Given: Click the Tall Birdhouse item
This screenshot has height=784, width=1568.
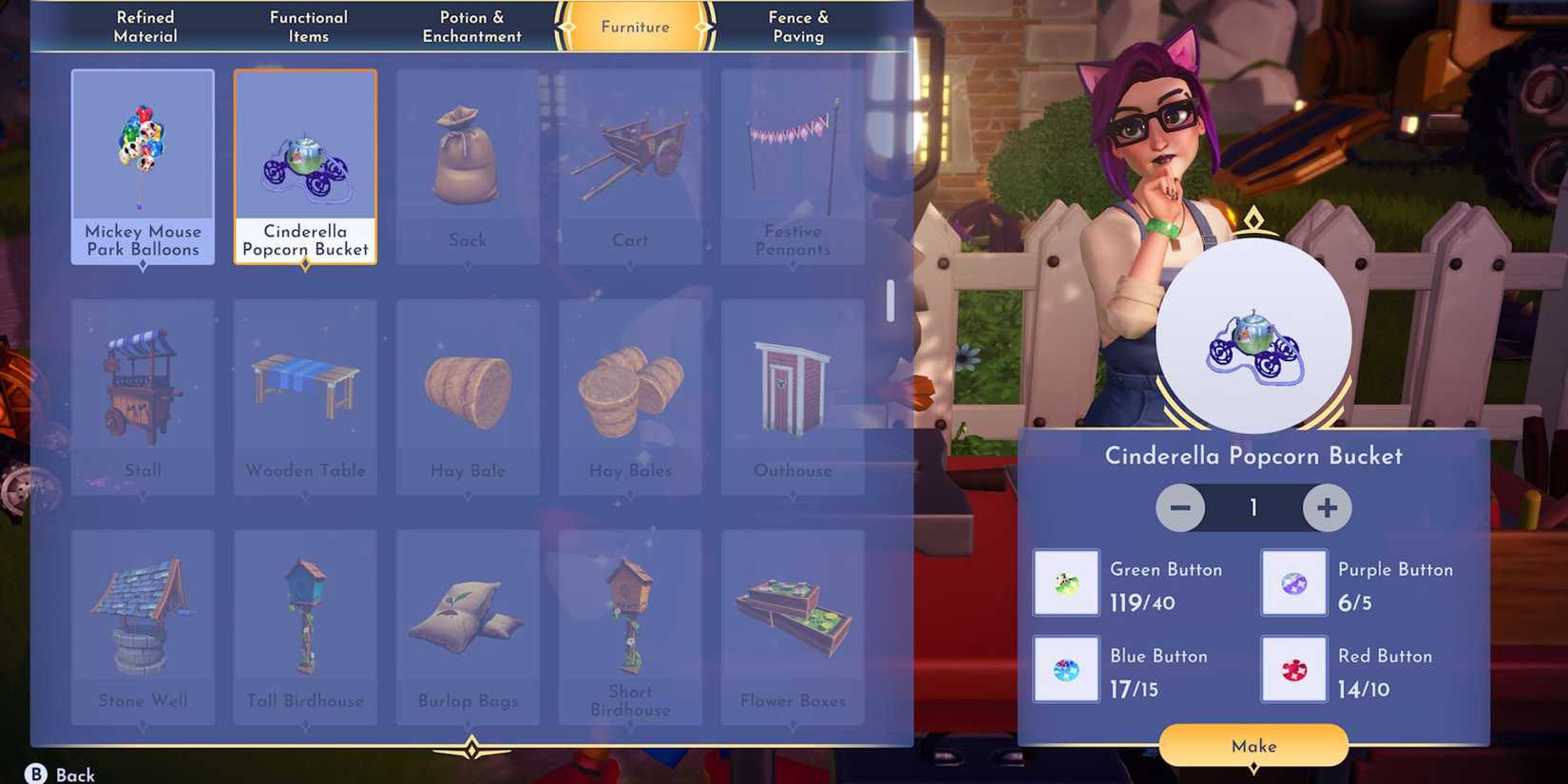Looking at the screenshot, I should pos(304,622).
